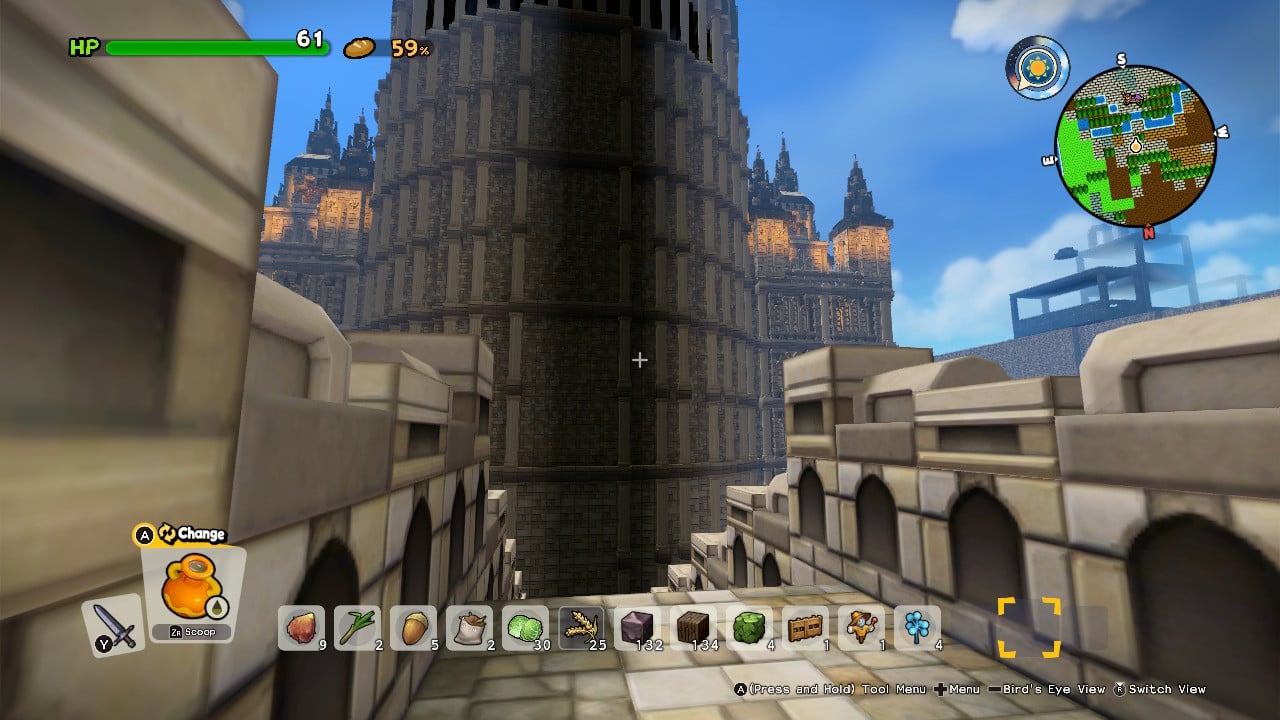Open the circular minimap
The height and width of the screenshot is (720, 1280).
click(1135, 146)
